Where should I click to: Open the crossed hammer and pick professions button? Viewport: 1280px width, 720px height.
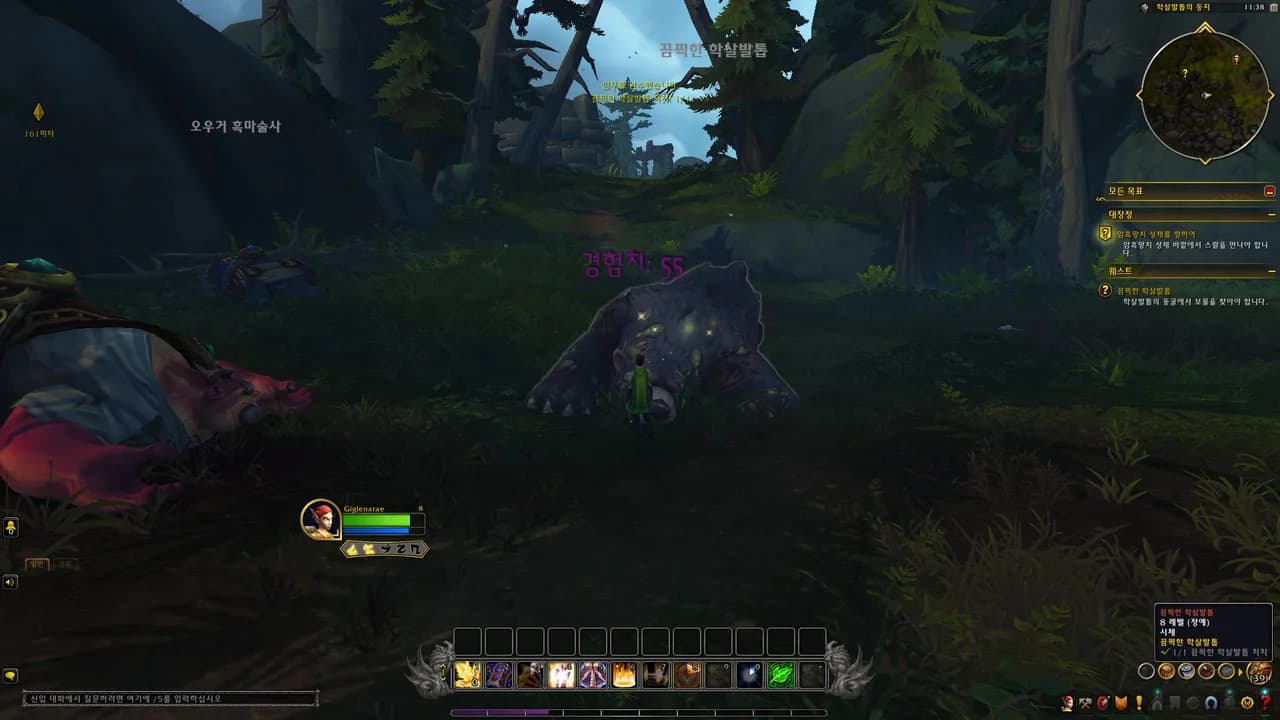(1085, 703)
